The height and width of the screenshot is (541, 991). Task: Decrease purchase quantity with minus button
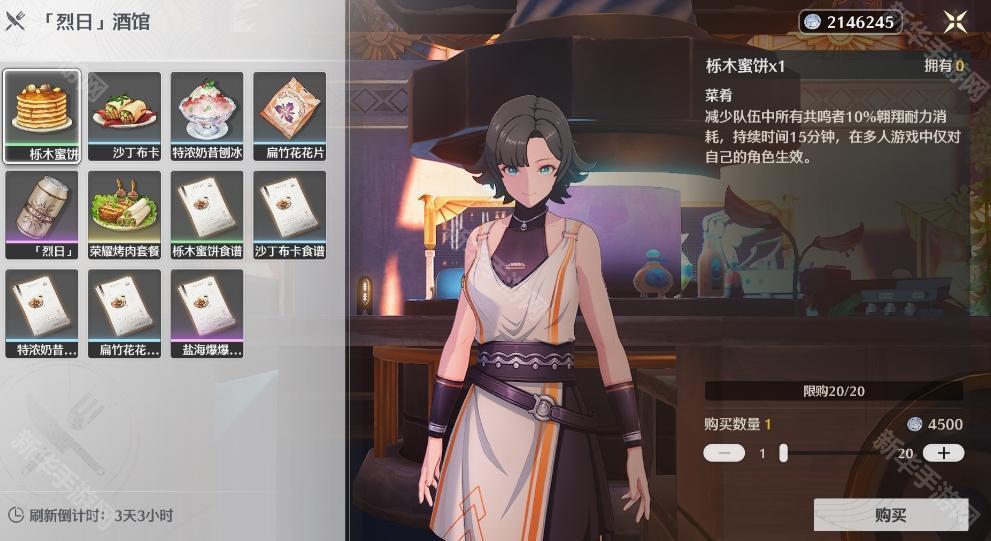click(724, 453)
